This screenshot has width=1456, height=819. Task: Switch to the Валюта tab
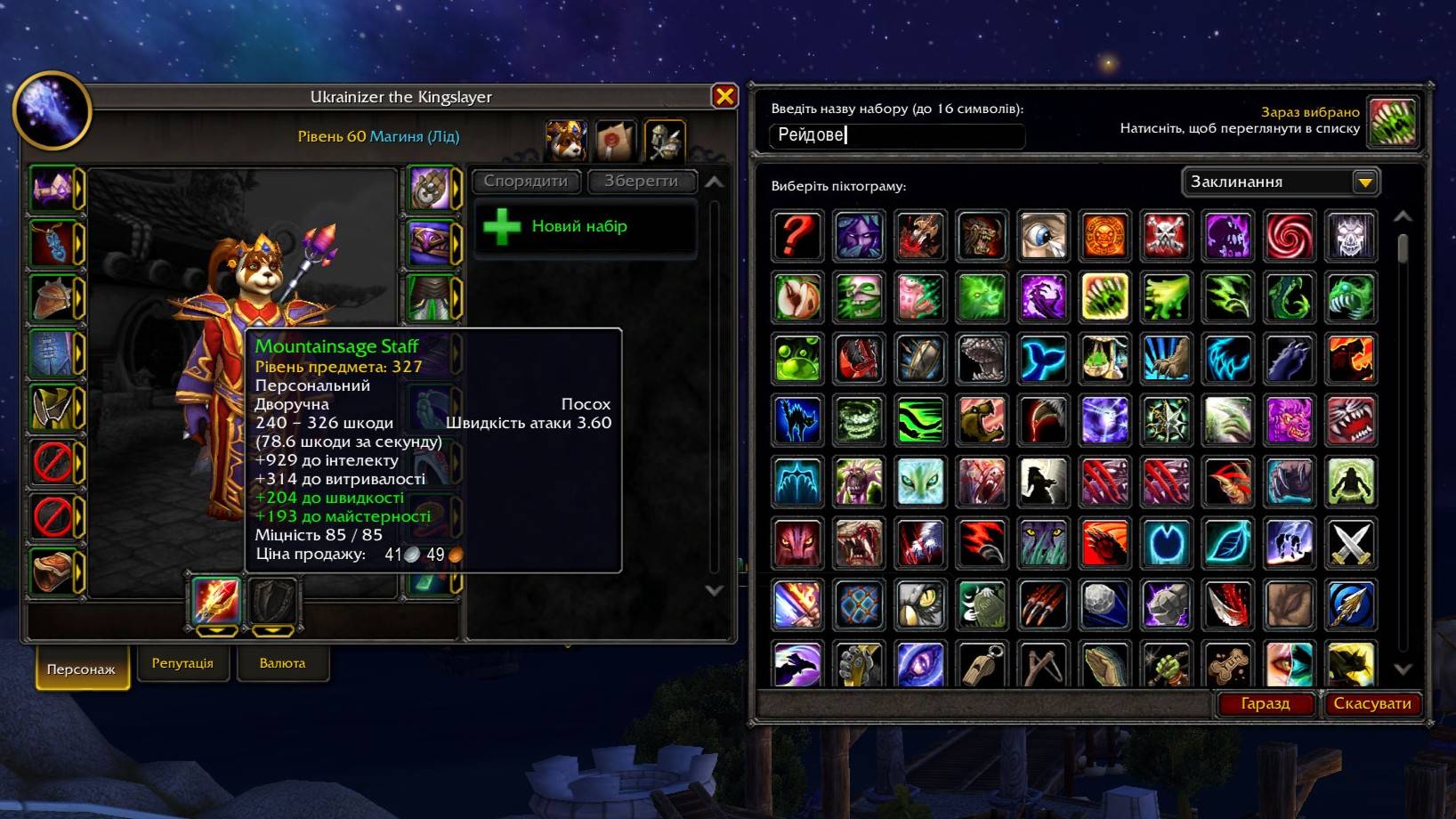pos(283,662)
